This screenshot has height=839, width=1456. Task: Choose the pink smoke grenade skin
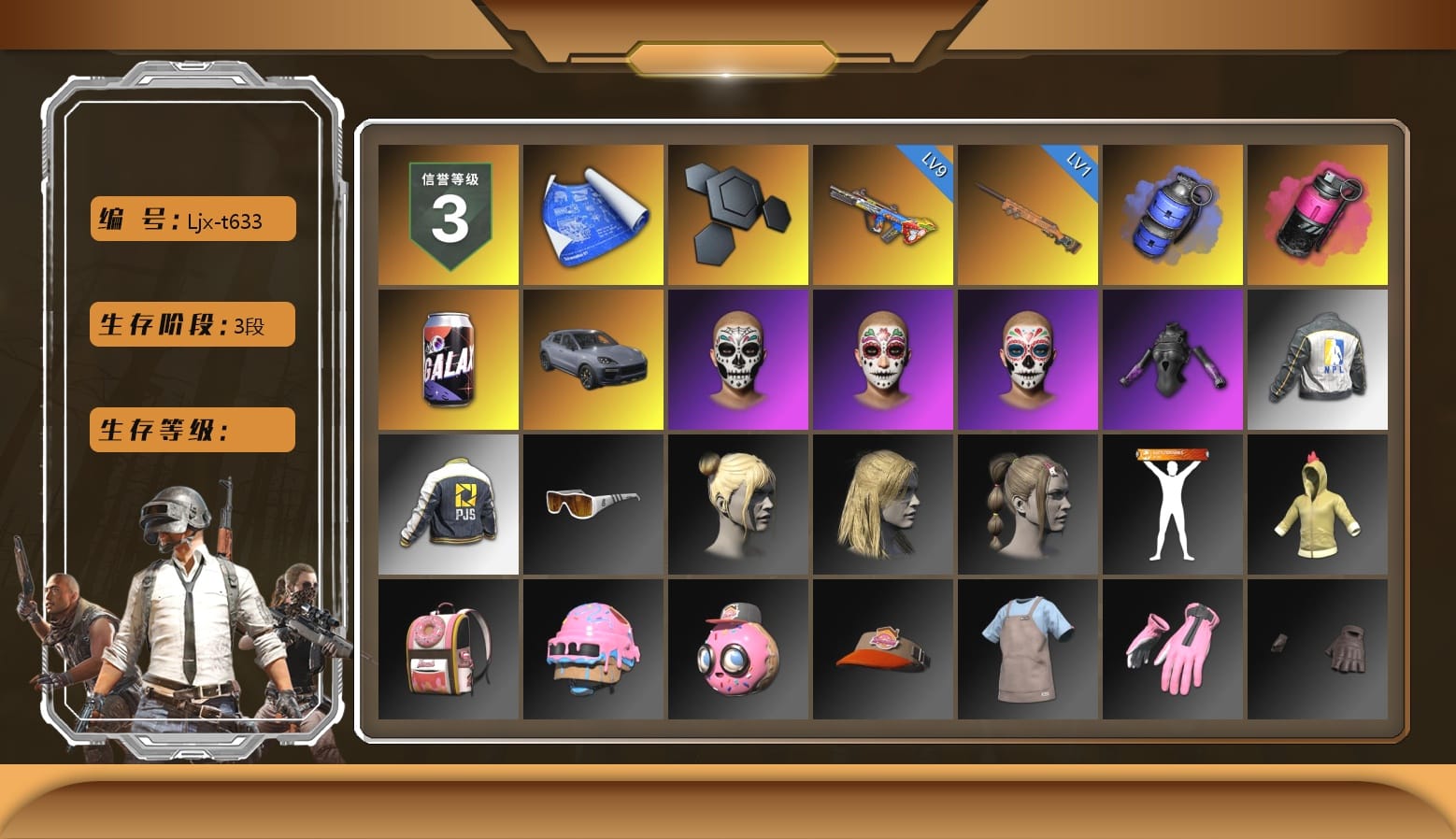(x=1318, y=215)
